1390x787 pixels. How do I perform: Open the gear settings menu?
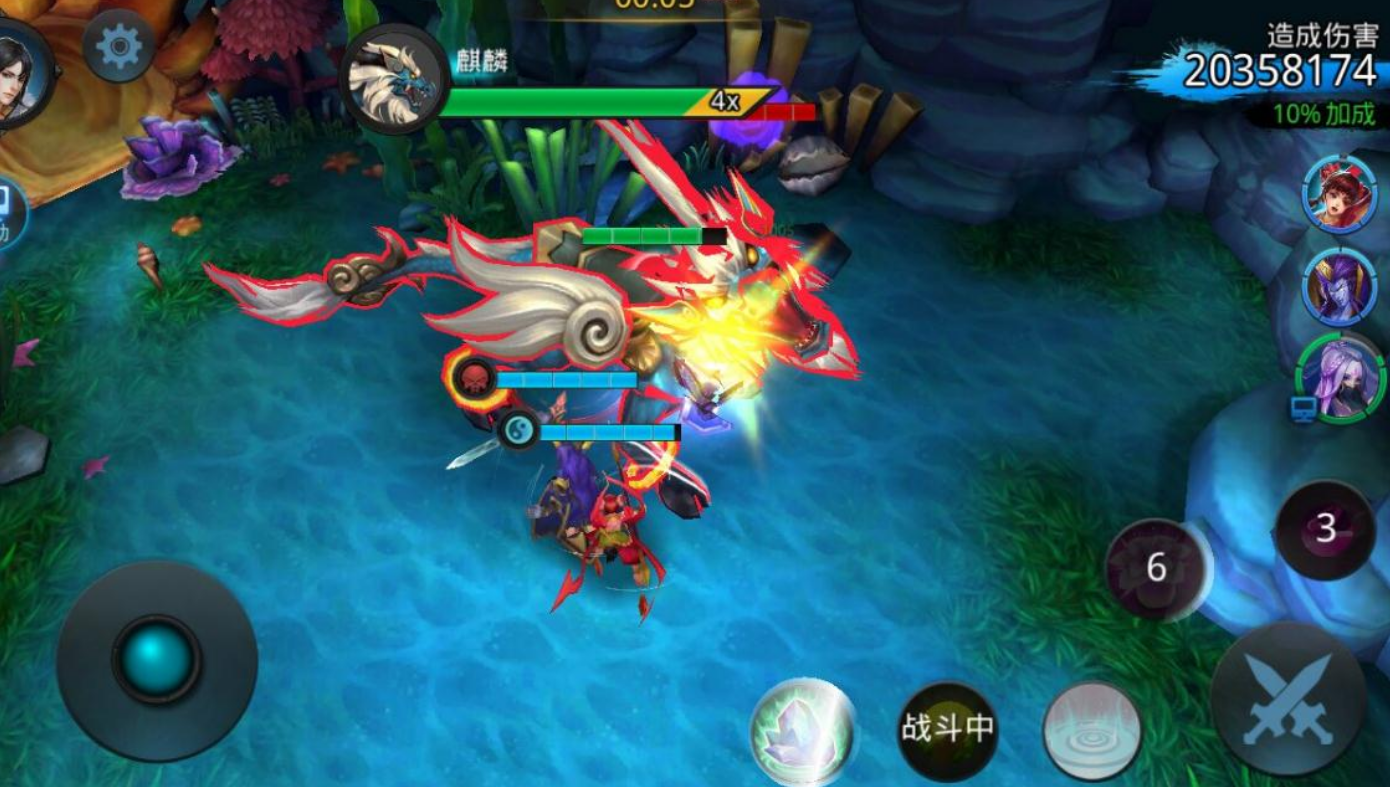click(x=119, y=47)
